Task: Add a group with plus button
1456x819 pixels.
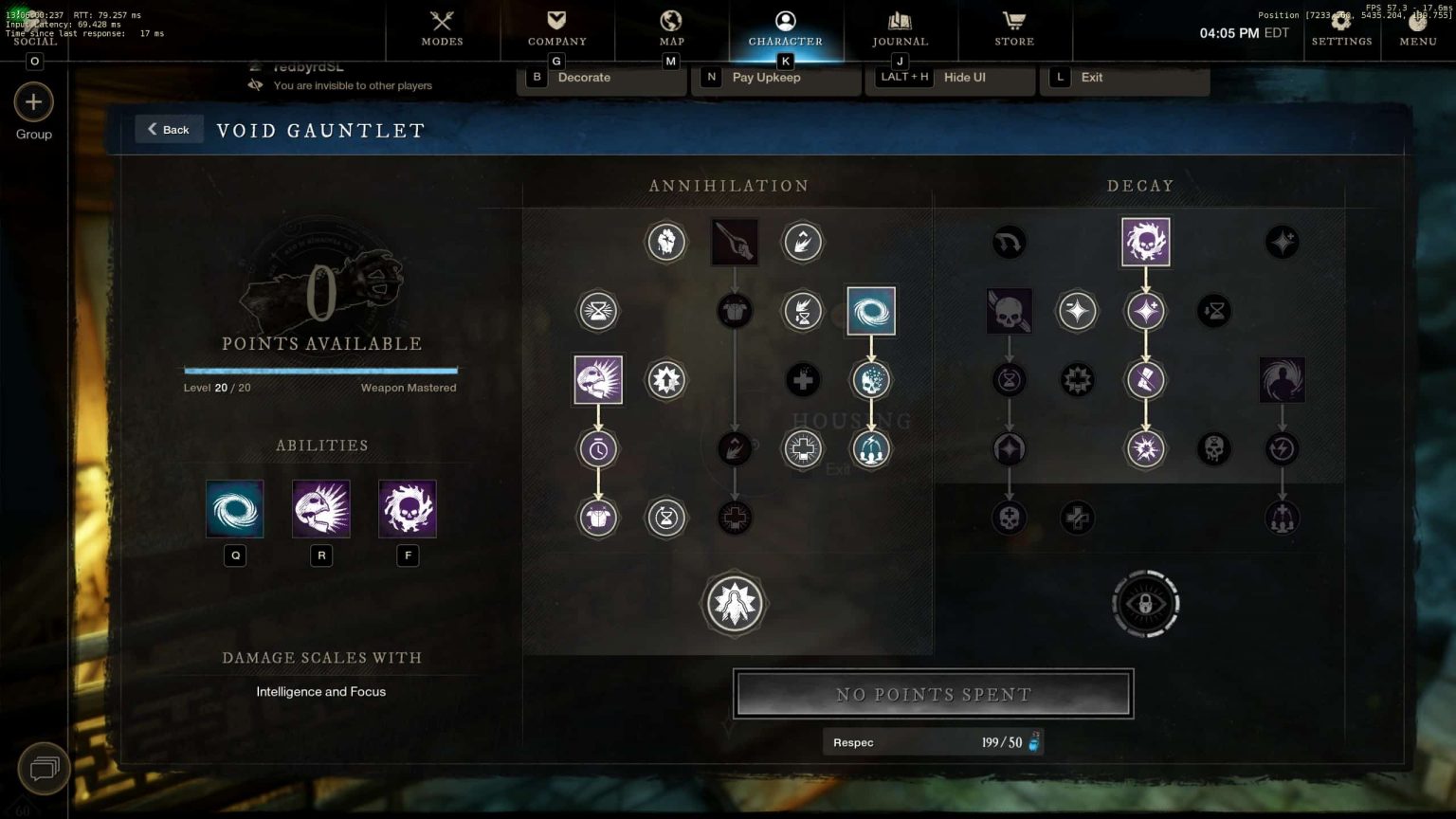Action: coord(33,102)
